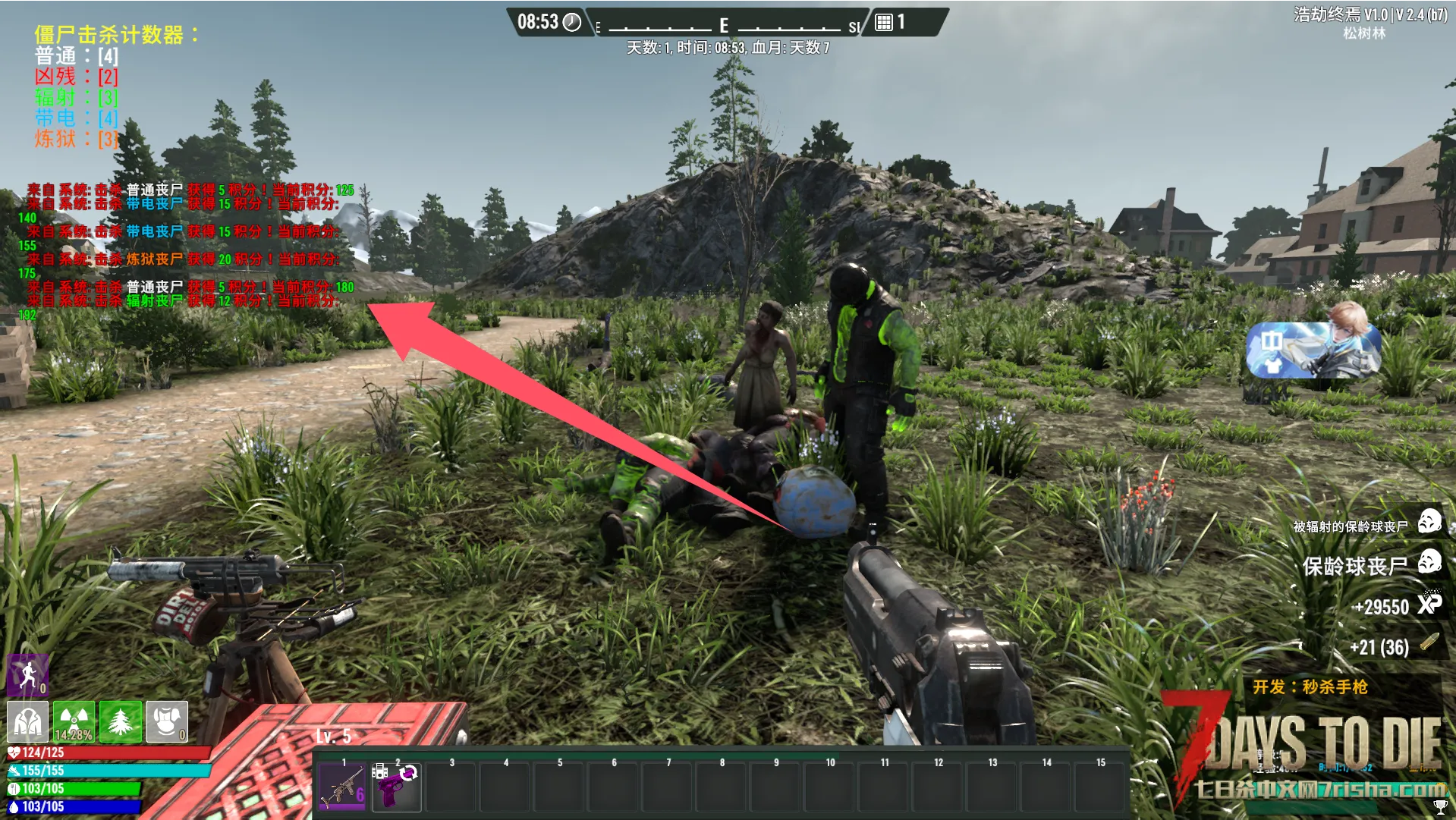Screen dimensions: 1456x820
Task: Click the calendar day counter icon
Action: (x=884, y=22)
